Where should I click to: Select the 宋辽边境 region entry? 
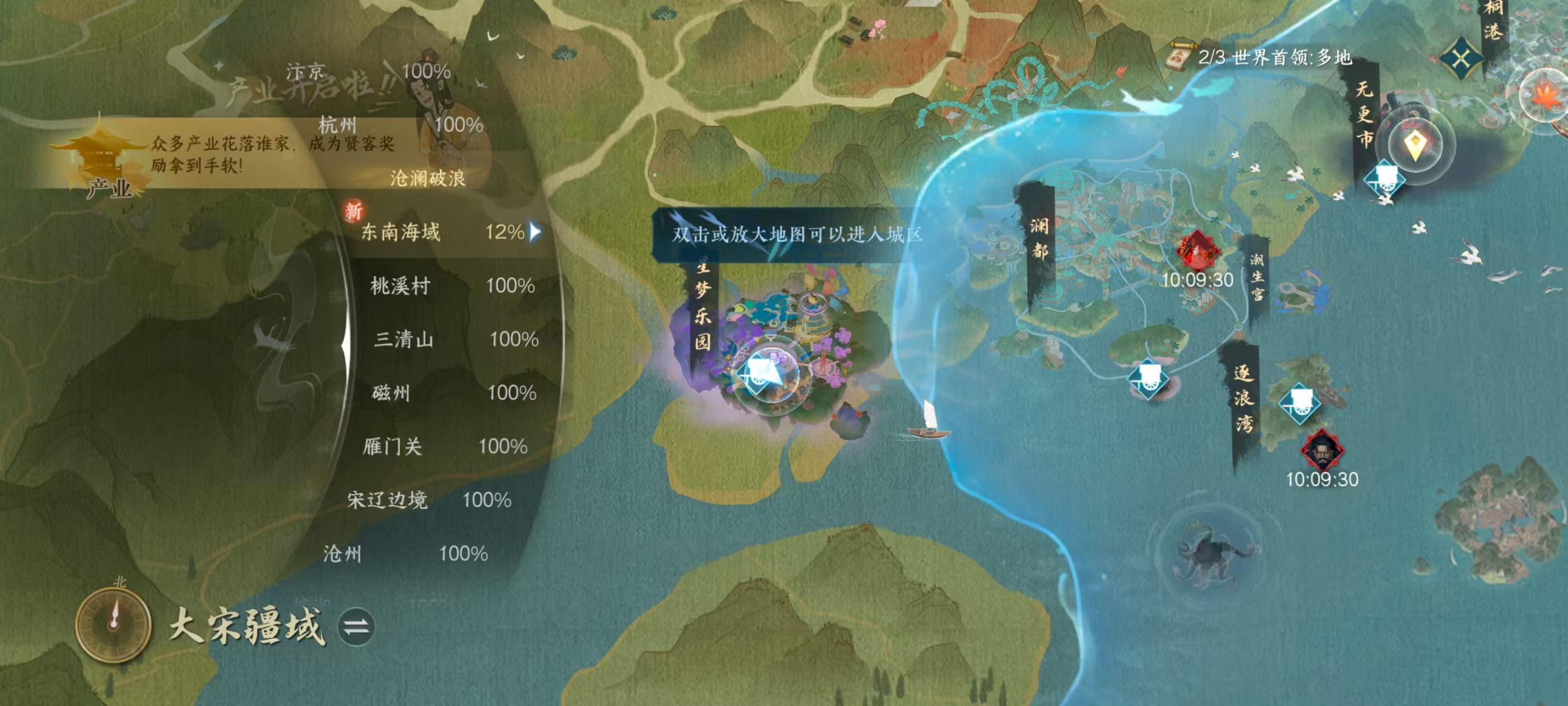pos(387,500)
